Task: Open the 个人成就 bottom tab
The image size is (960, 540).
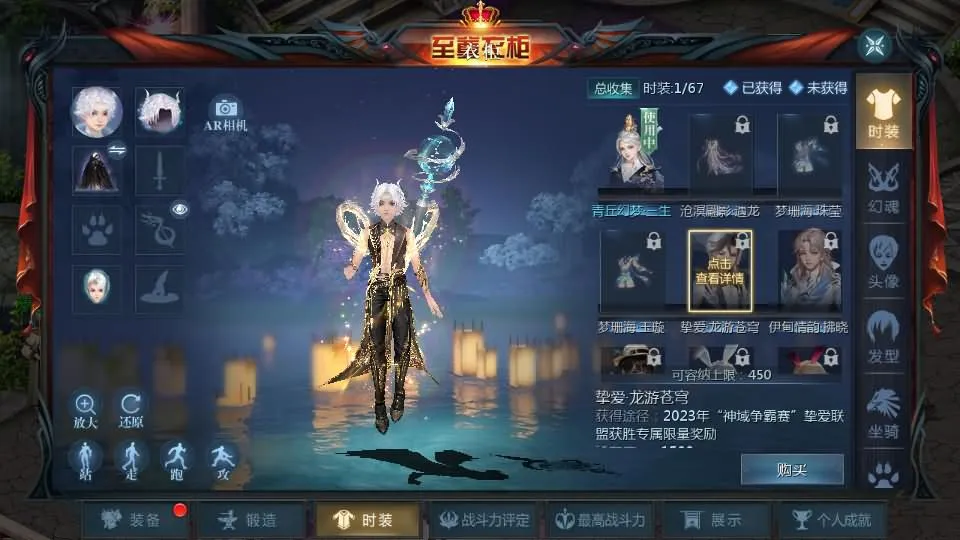Action: 831,520
